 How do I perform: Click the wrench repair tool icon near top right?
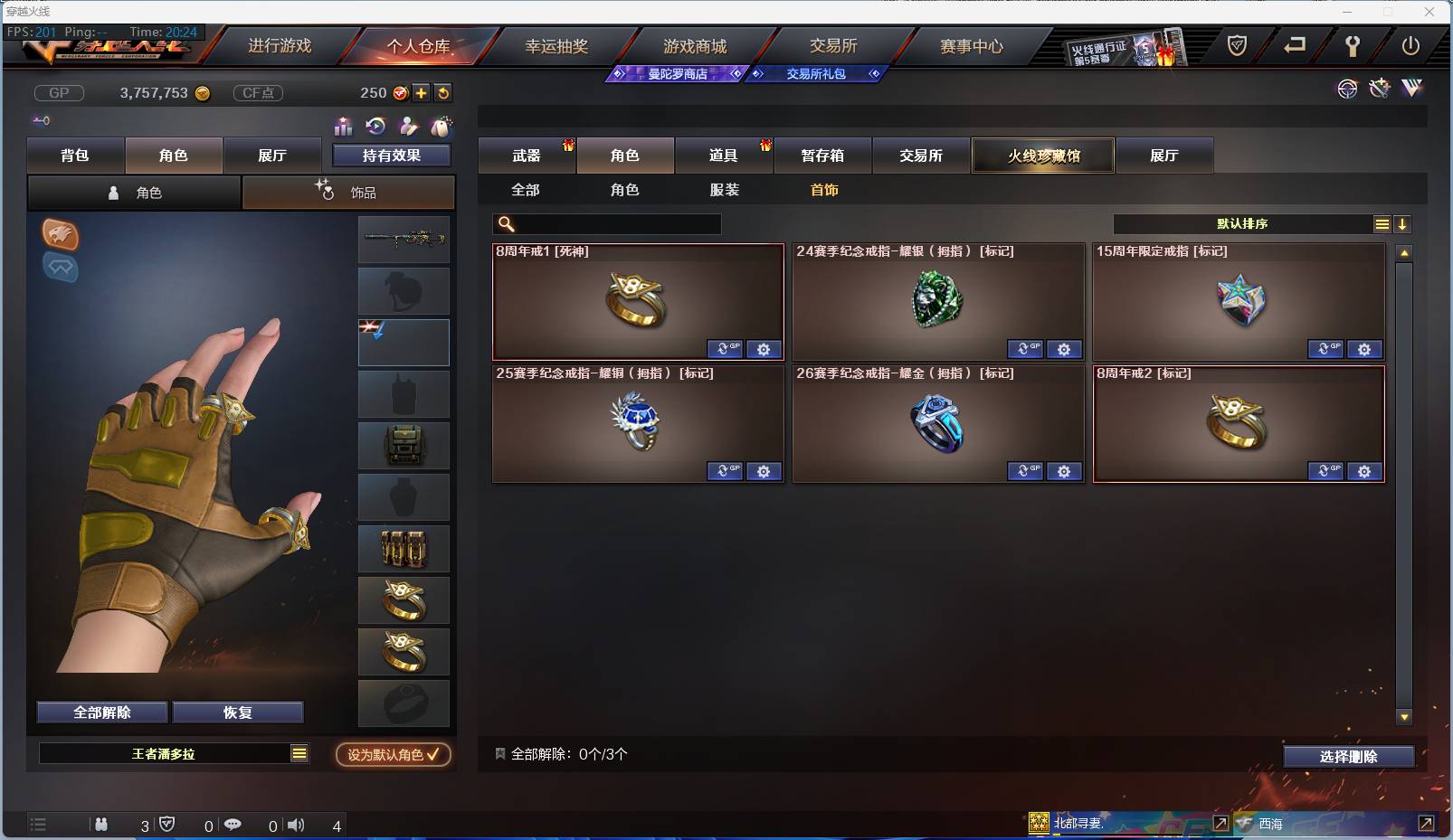(x=1379, y=89)
